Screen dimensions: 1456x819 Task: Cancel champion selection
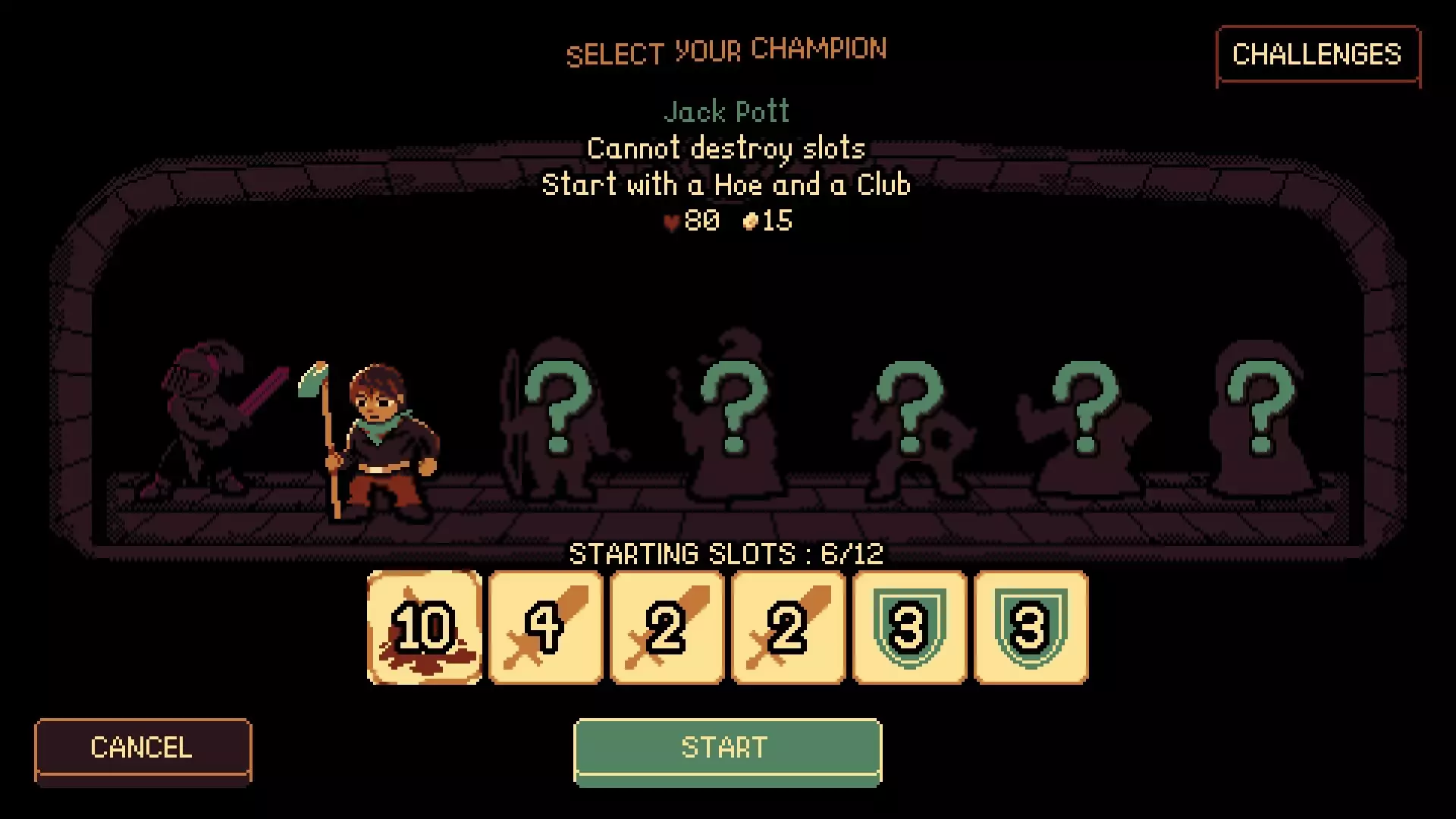click(143, 748)
